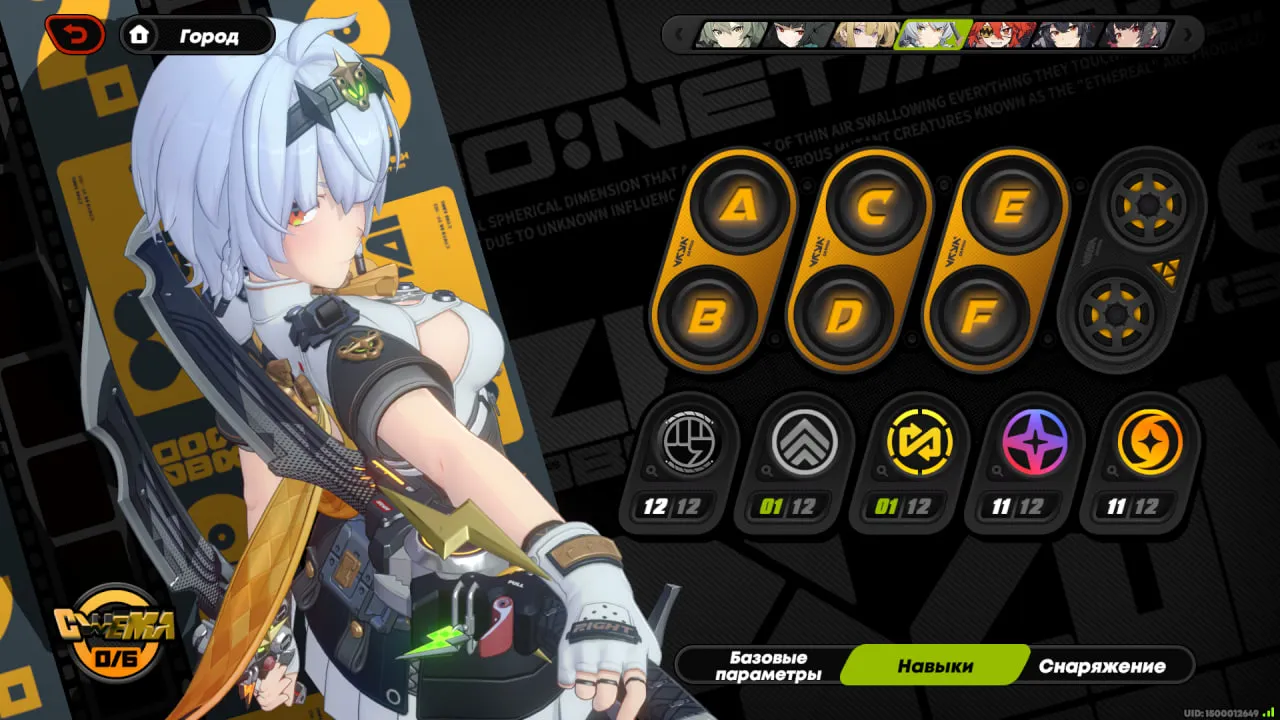Screen dimensions: 1280x720
Task: Show next characters with the right arrow
Action: tap(1188, 35)
